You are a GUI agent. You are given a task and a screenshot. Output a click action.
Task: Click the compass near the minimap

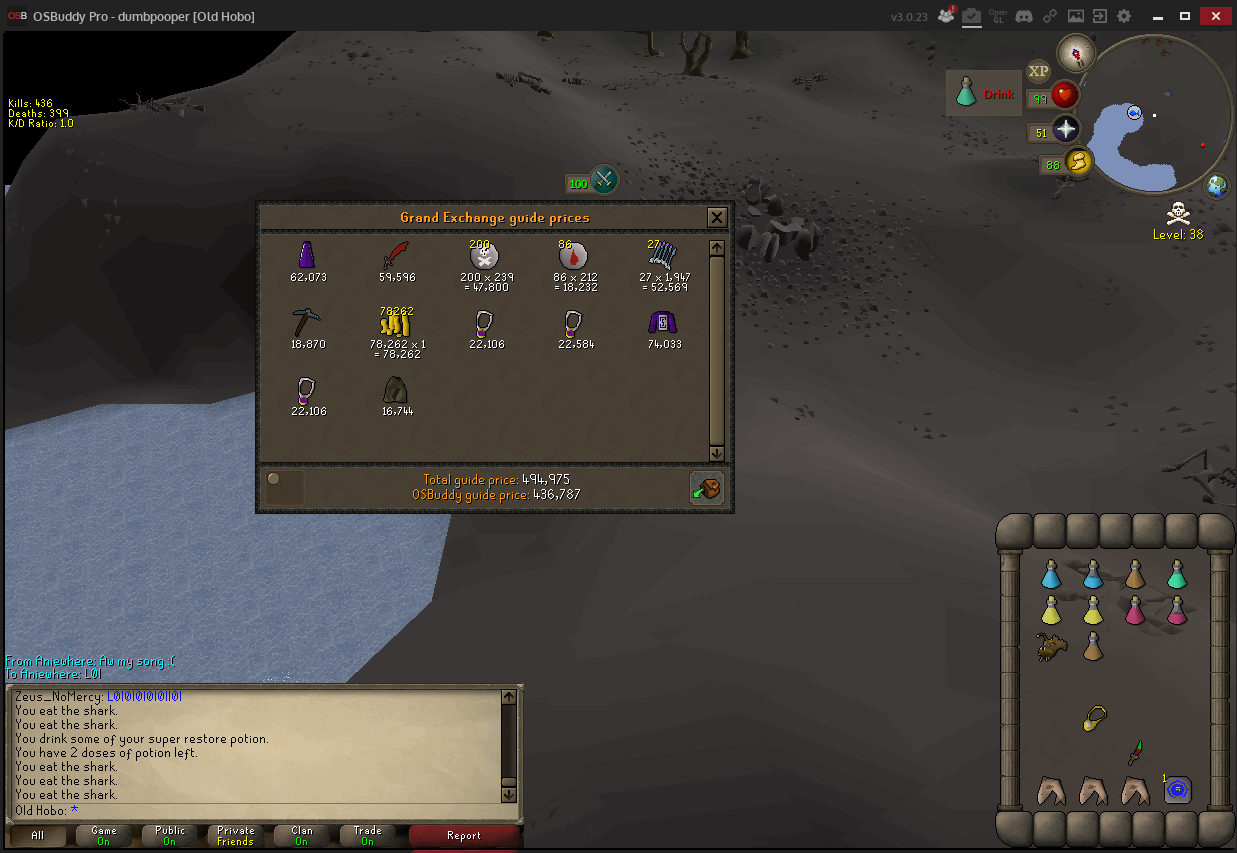[1076, 52]
